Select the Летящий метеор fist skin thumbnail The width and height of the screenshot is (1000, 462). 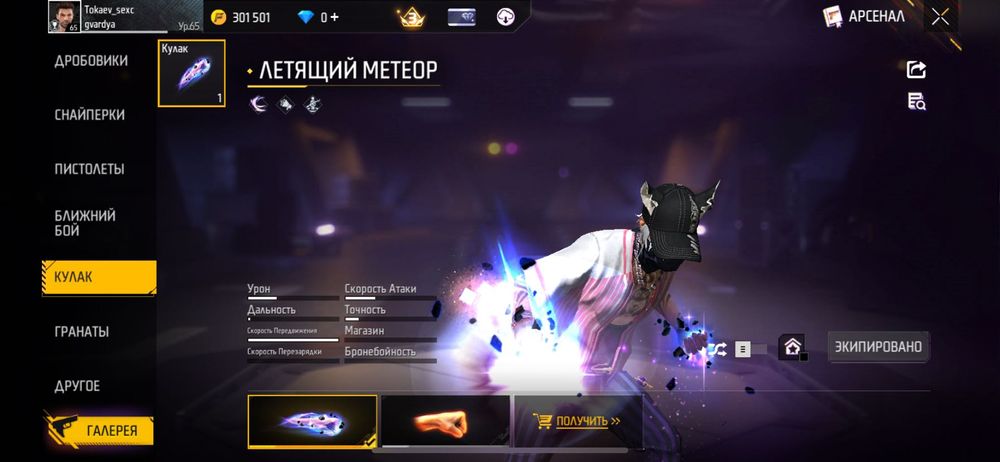pyautogui.click(x=312, y=420)
